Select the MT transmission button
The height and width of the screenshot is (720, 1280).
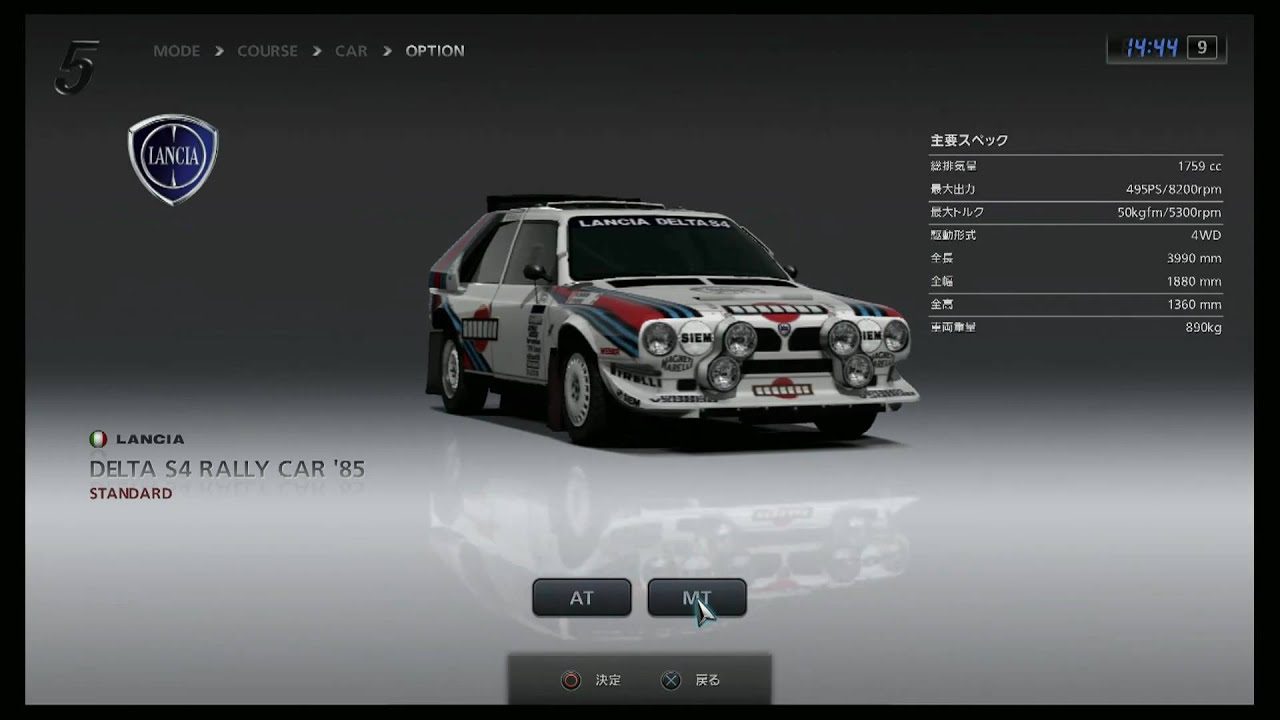[696, 598]
